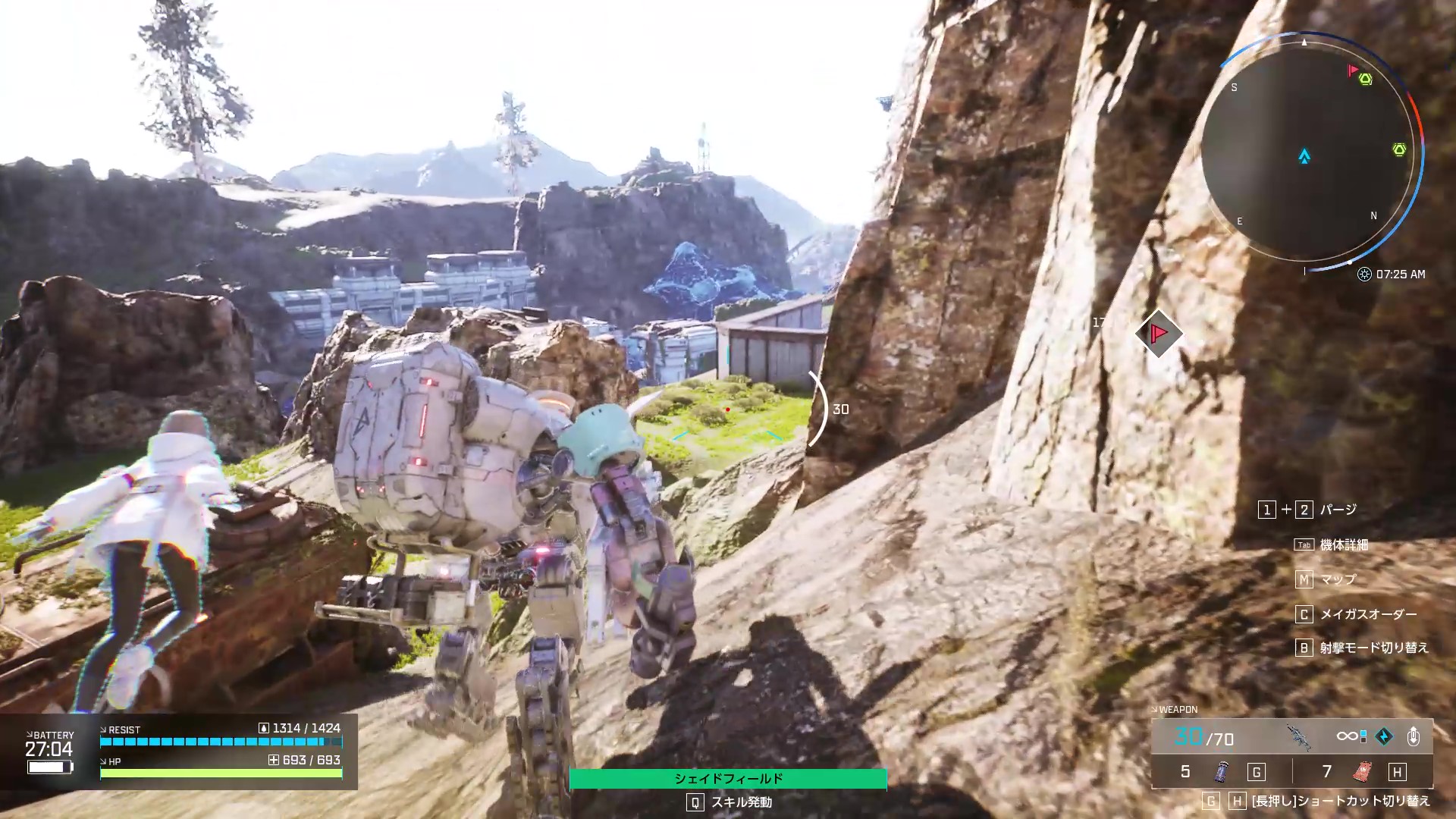1456x819 pixels.
Task: Click the blue player arrow on the minimap
Action: [1304, 157]
